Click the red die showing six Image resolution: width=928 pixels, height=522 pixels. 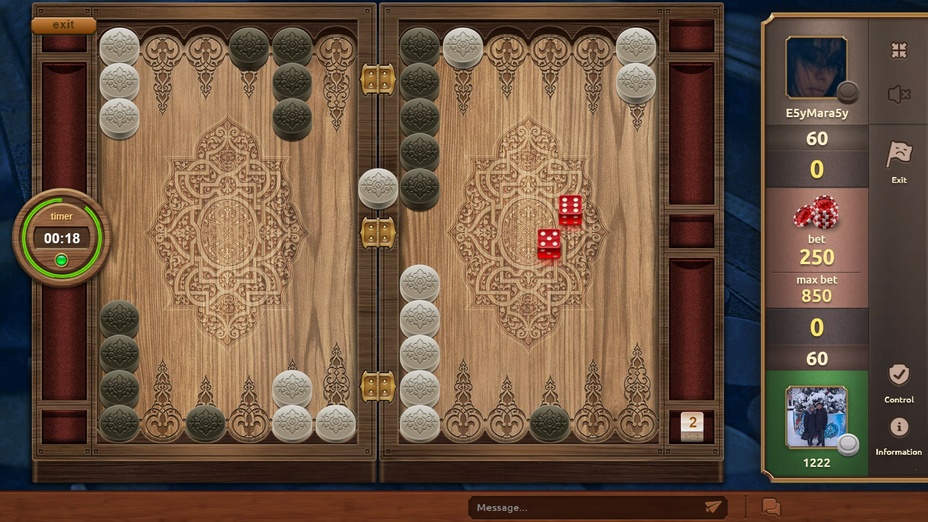tap(571, 210)
